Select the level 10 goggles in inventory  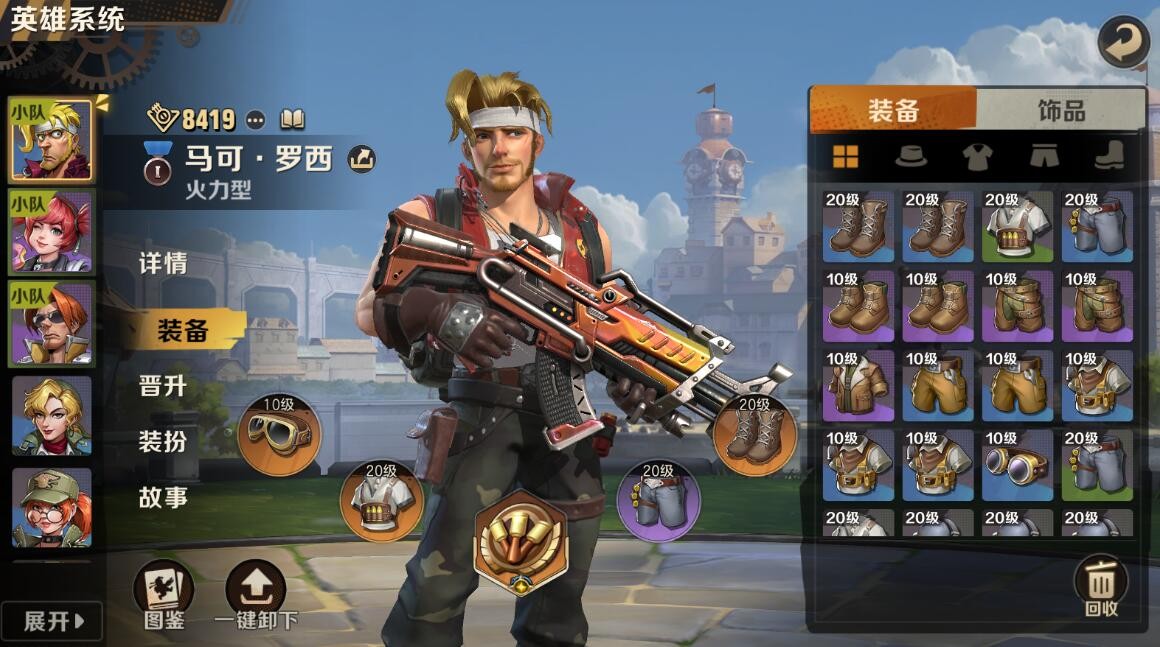coord(1017,465)
